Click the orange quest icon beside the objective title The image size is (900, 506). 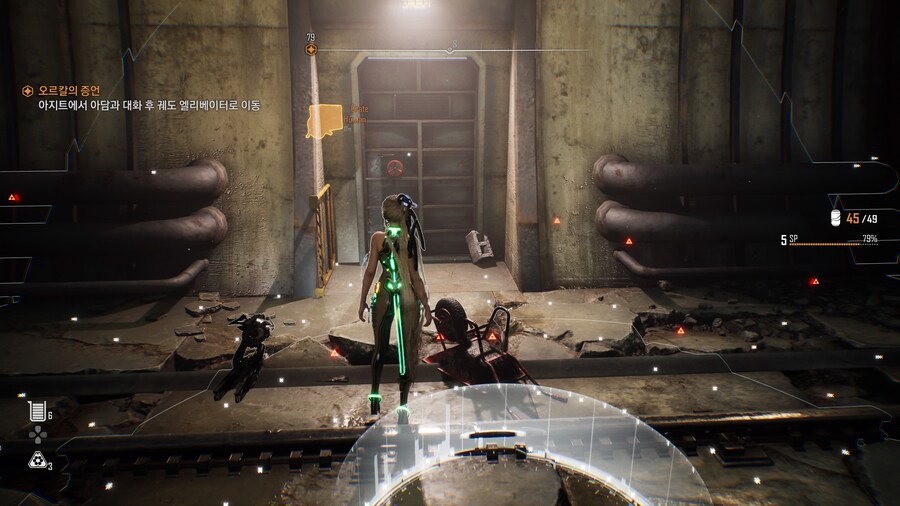28,91
